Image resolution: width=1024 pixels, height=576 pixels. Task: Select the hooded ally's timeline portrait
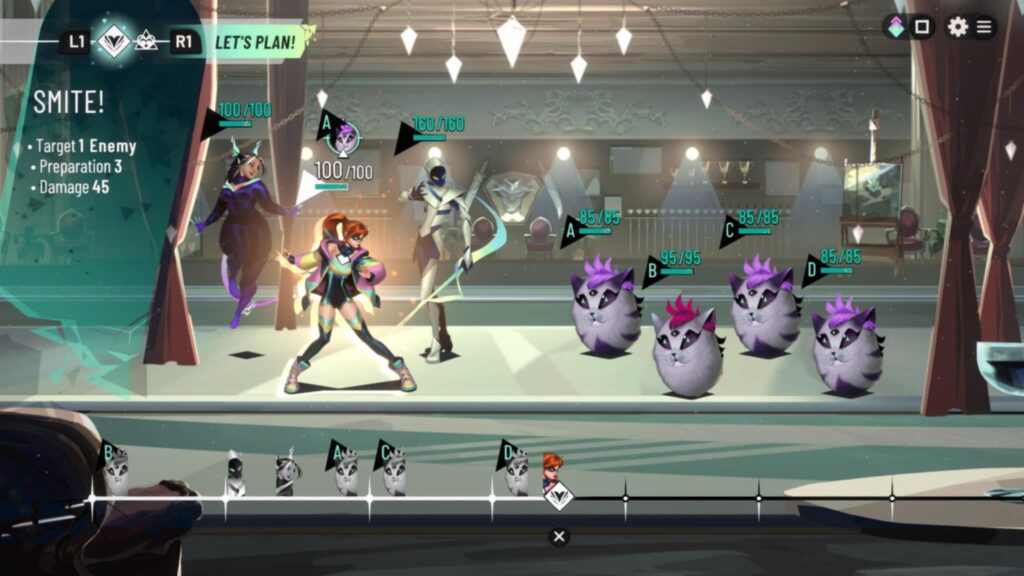(234, 474)
